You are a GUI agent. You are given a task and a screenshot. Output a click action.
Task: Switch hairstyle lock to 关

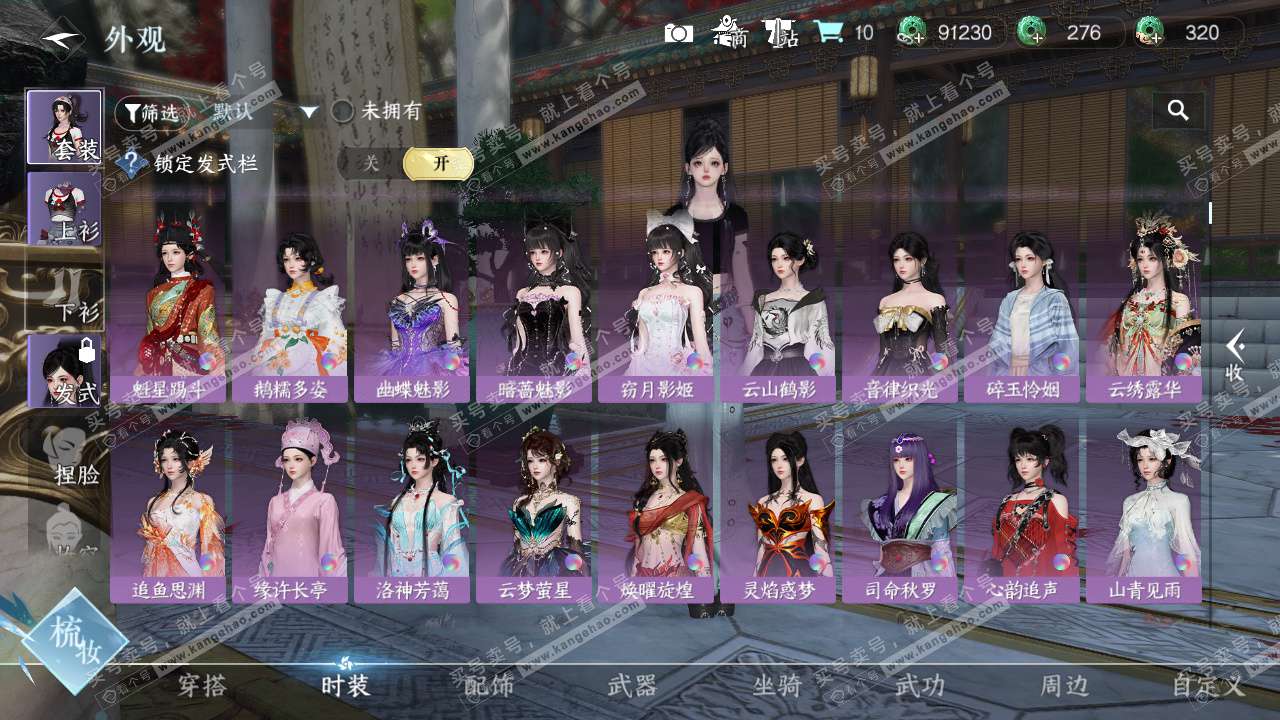pos(371,163)
